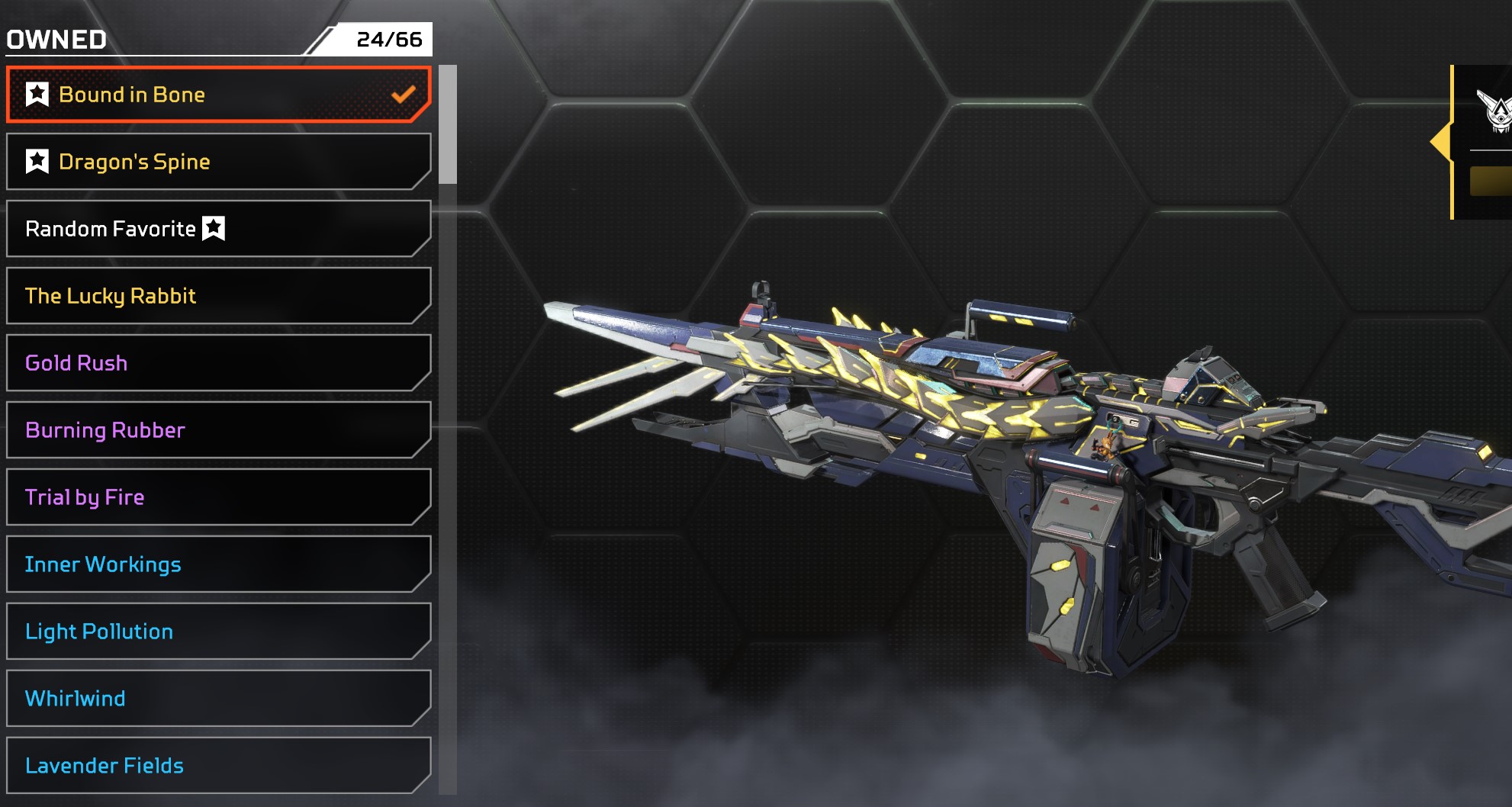Viewport: 1512px width, 807px height.
Task: Pick the Lavender Fields skin
Action: coord(218,765)
